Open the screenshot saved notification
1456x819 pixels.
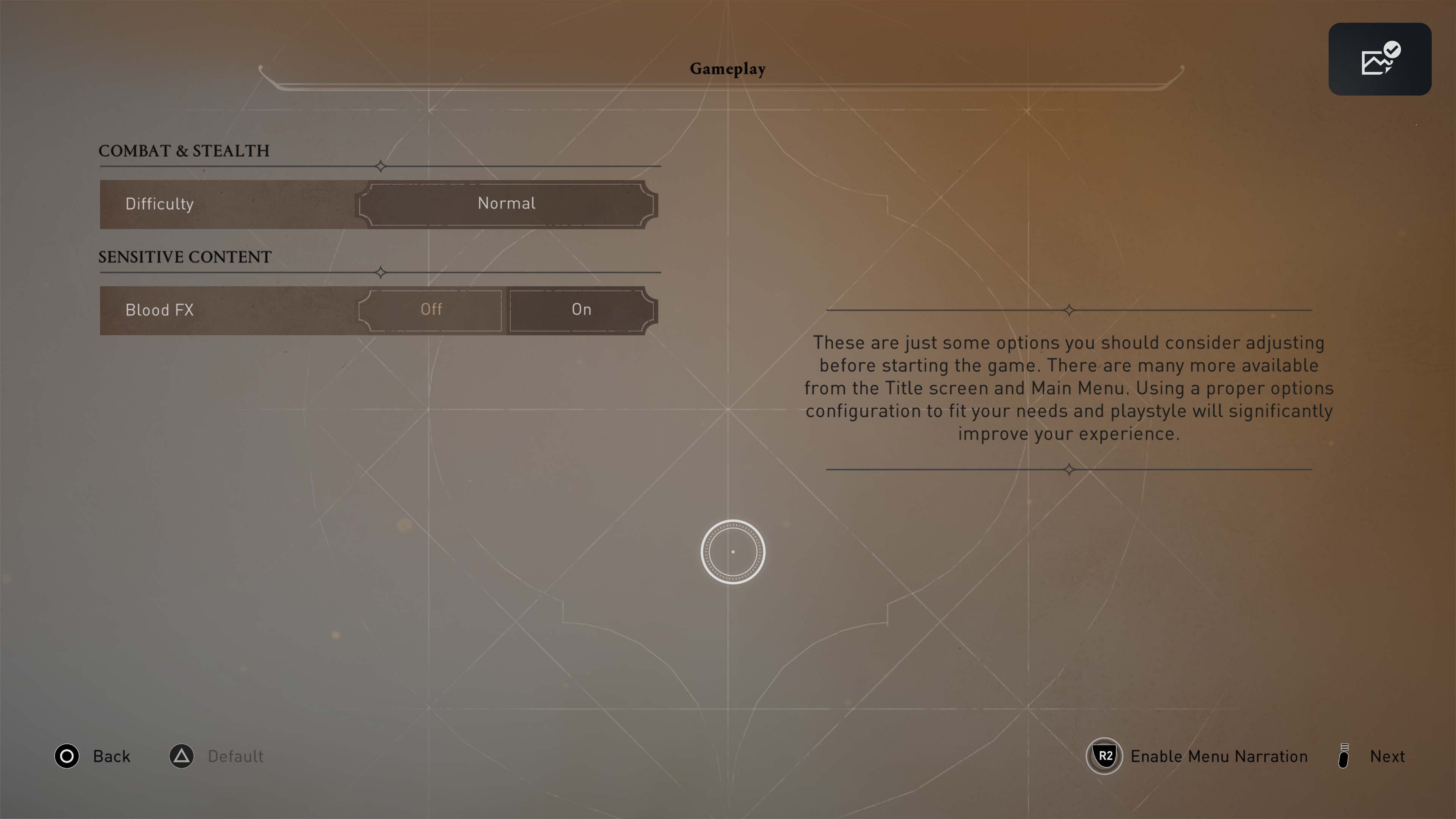click(x=1379, y=59)
